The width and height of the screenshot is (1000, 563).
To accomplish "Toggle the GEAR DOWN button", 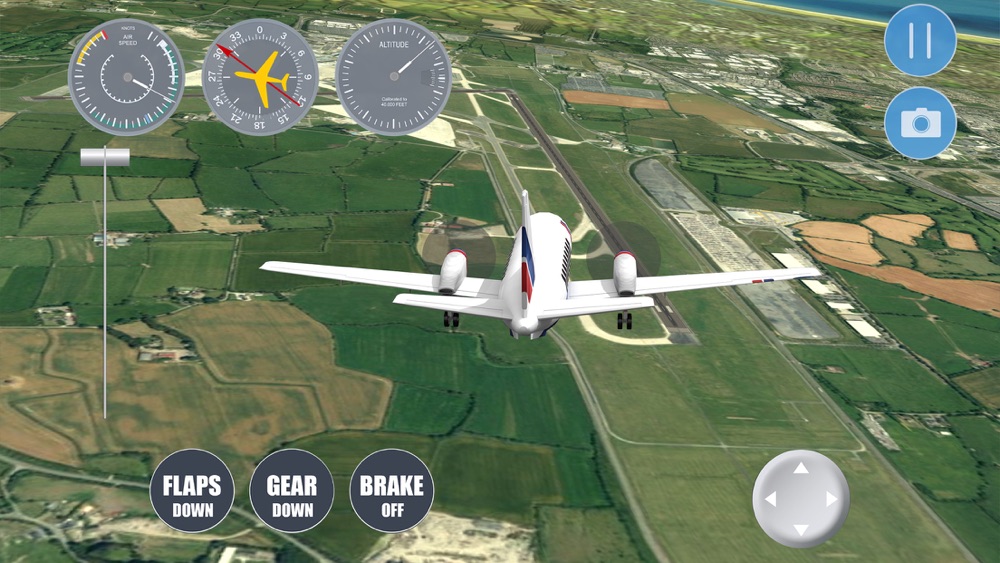I will point(291,491).
